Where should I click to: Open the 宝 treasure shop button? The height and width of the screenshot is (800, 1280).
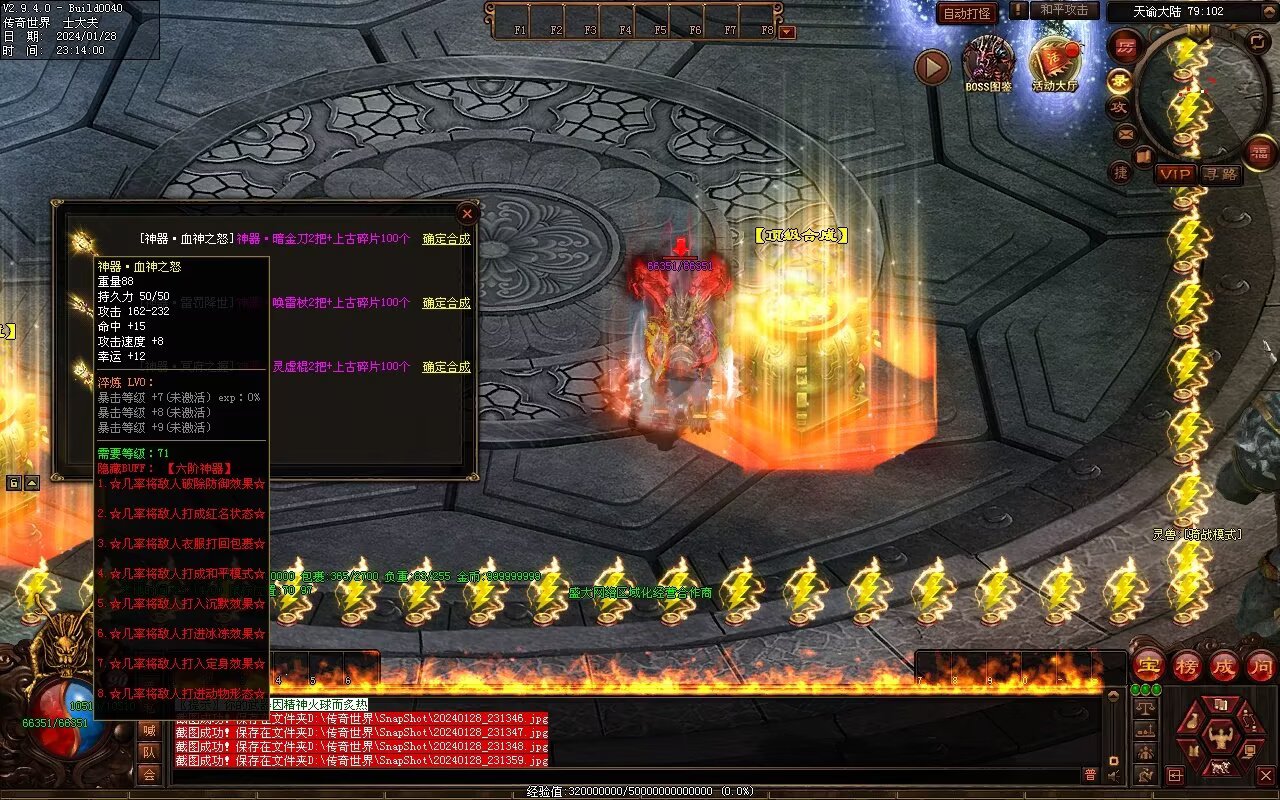coord(1148,665)
